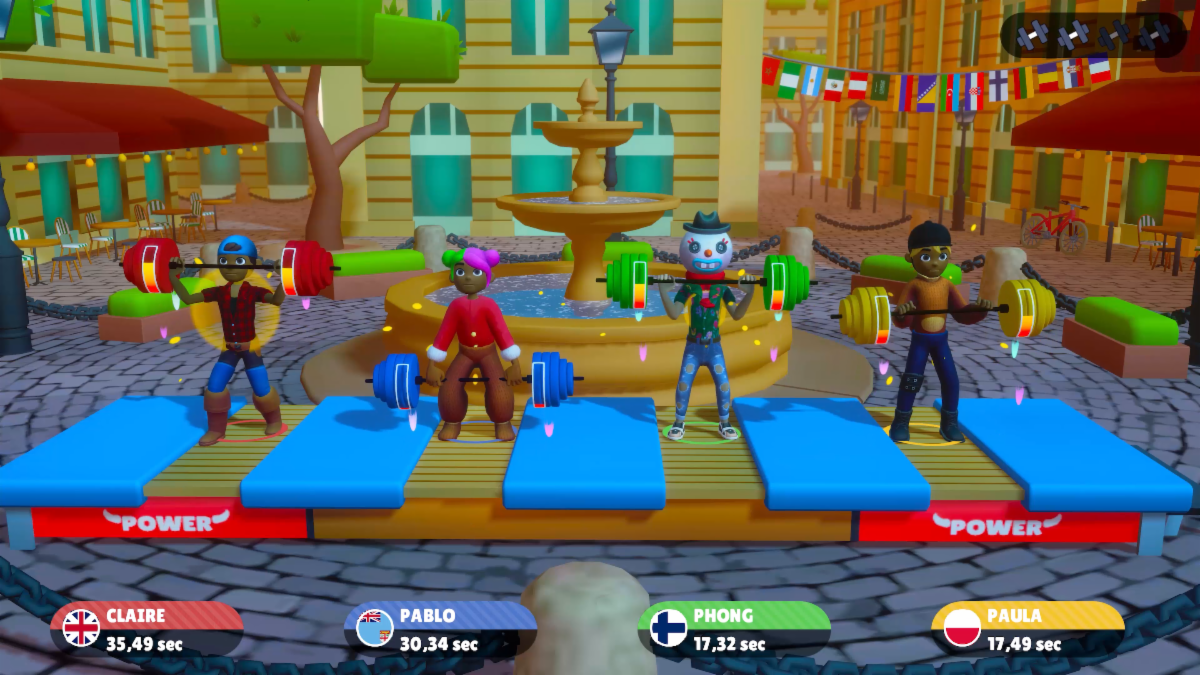Select Claire's player panel

147,629
